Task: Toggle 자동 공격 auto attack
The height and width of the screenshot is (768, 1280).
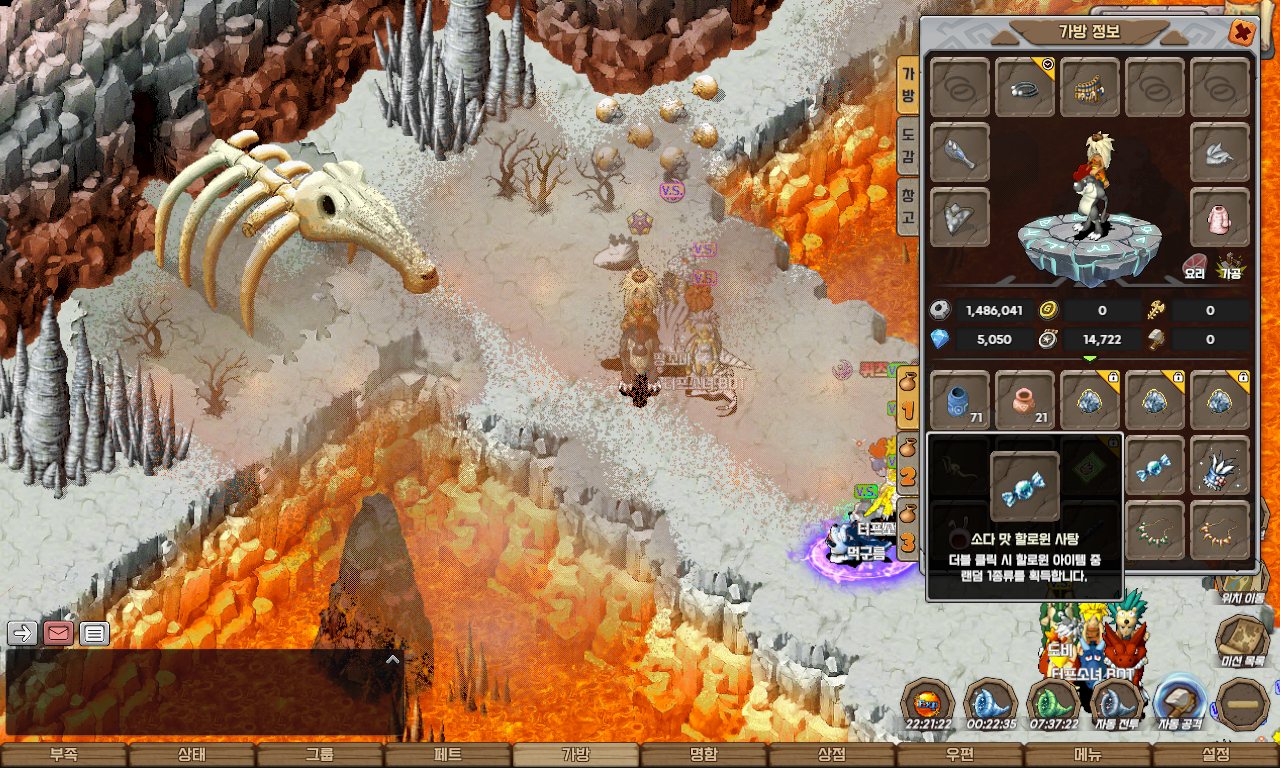Action: point(1179,703)
